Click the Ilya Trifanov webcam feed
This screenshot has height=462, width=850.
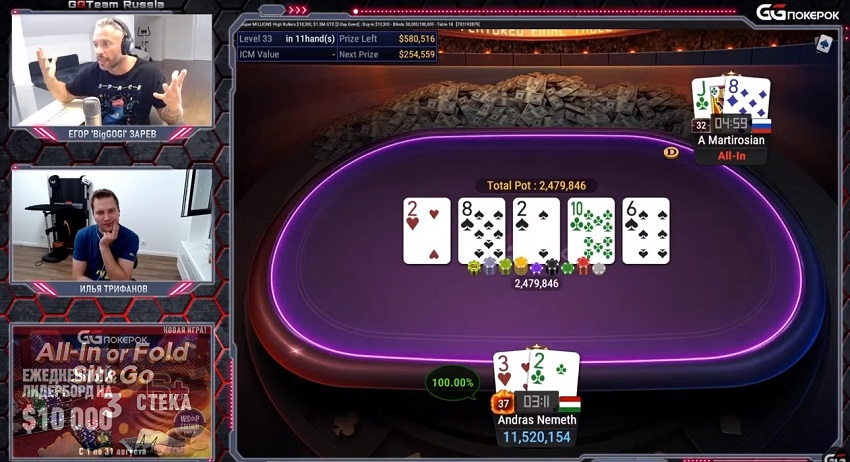(x=110, y=225)
